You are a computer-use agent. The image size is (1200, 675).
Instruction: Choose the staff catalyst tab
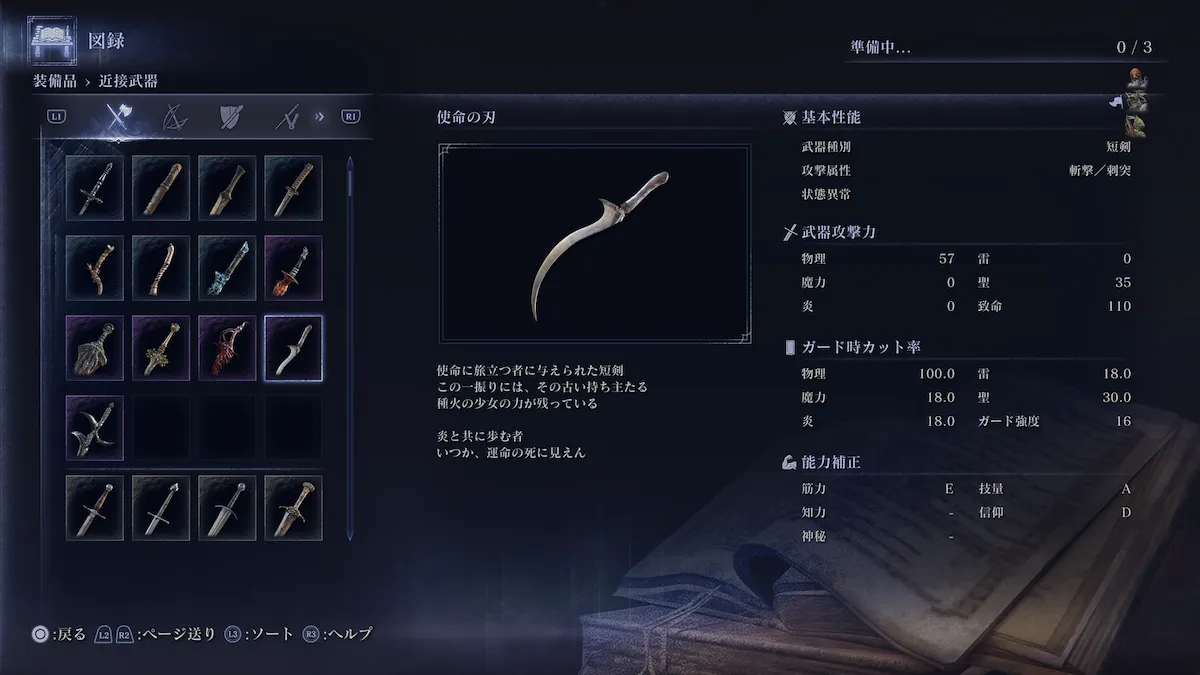pyautogui.click(x=289, y=118)
